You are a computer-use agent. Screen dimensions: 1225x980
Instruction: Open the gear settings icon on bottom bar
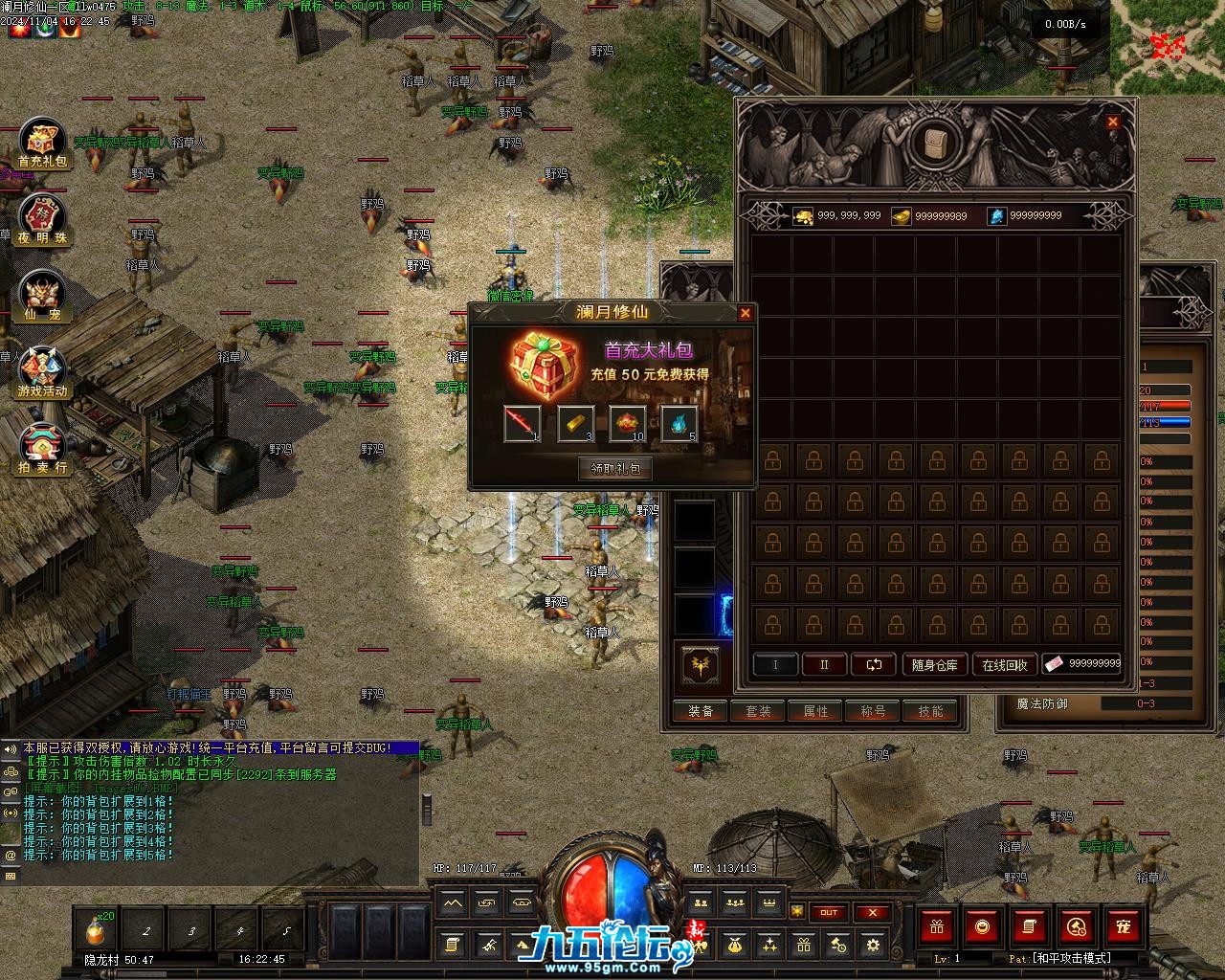click(872, 946)
